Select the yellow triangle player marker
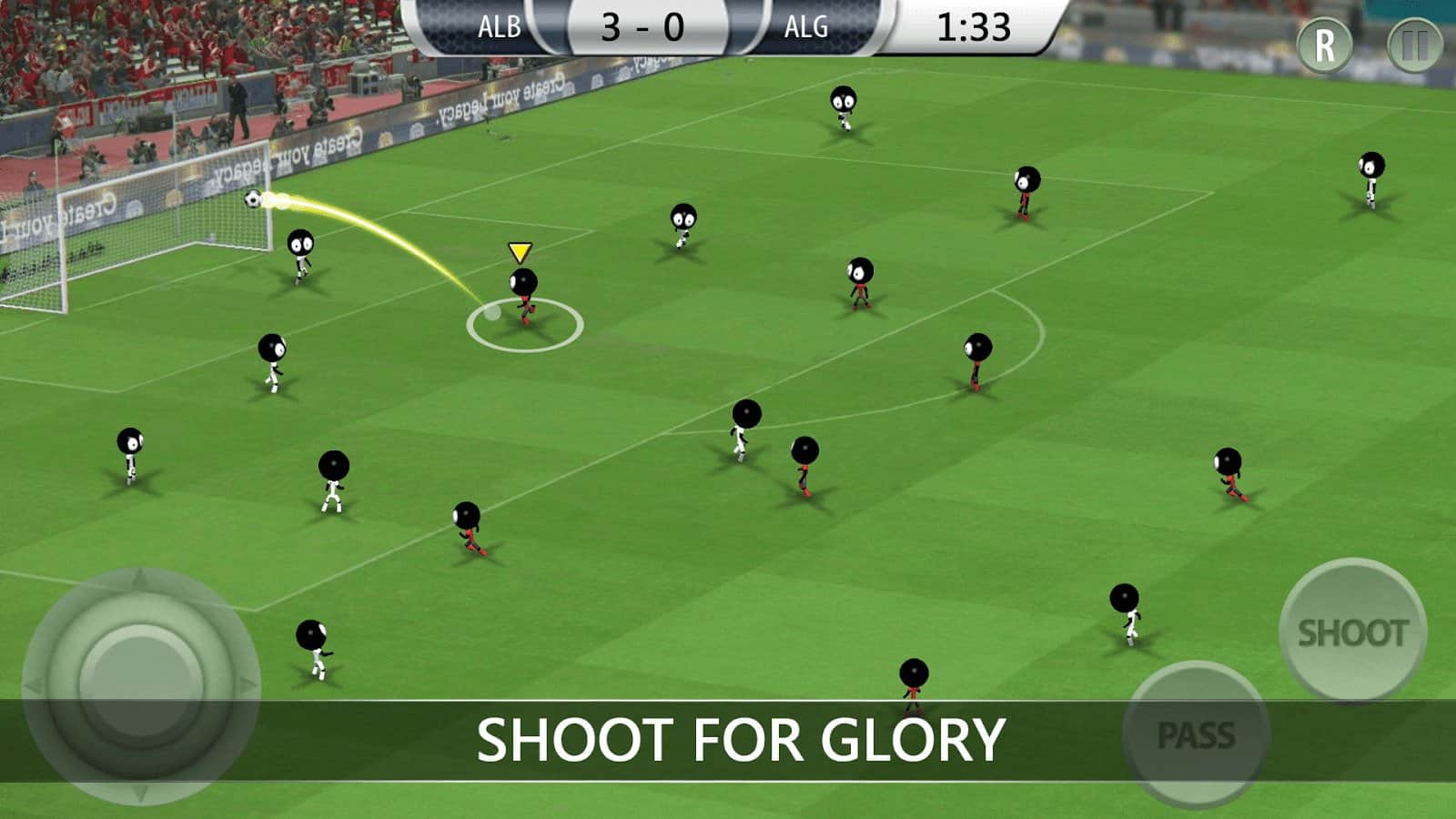The width and height of the screenshot is (1456, 819). click(520, 253)
